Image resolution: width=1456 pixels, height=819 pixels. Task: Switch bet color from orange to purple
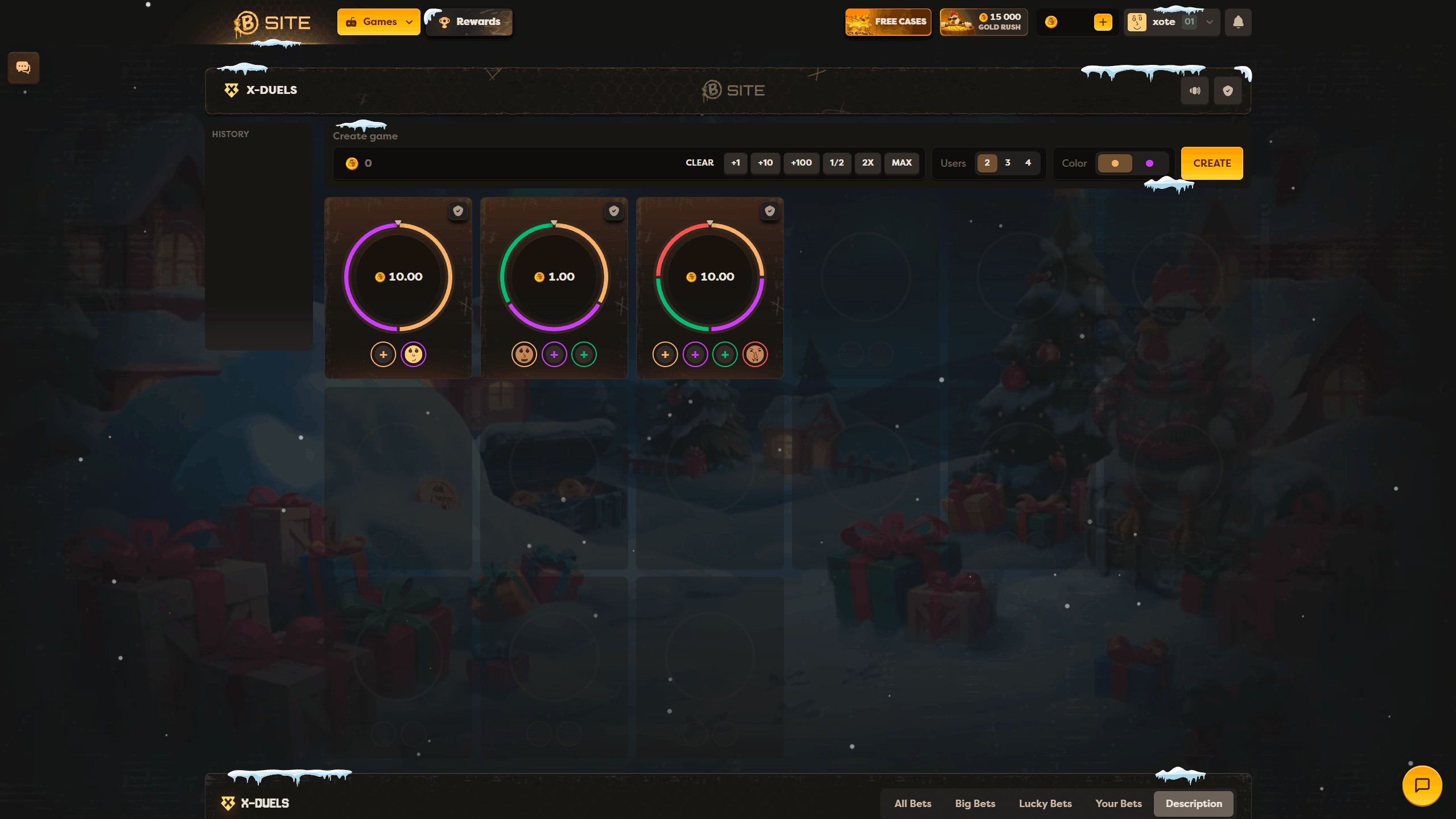[x=1149, y=163]
